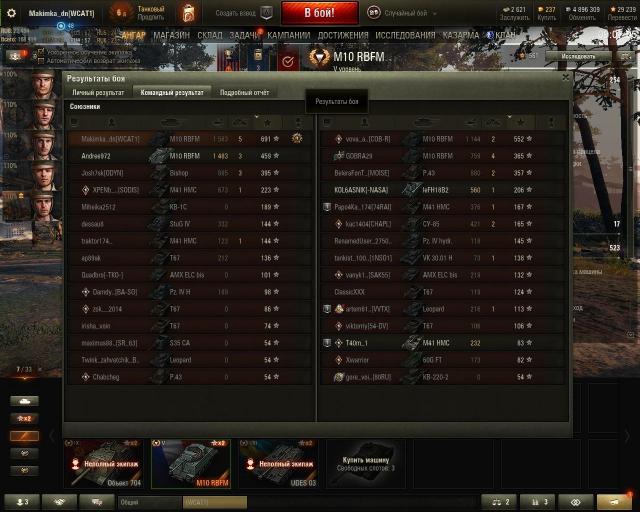Close the Результаты боя window
640x512 pixels.
566,76
